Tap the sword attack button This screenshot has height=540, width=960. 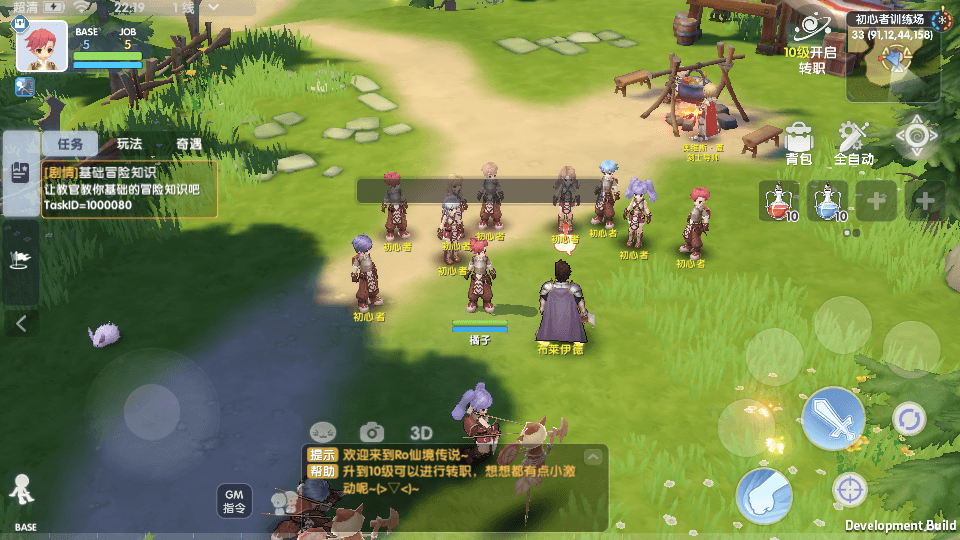pyautogui.click(x=833, y=417)
